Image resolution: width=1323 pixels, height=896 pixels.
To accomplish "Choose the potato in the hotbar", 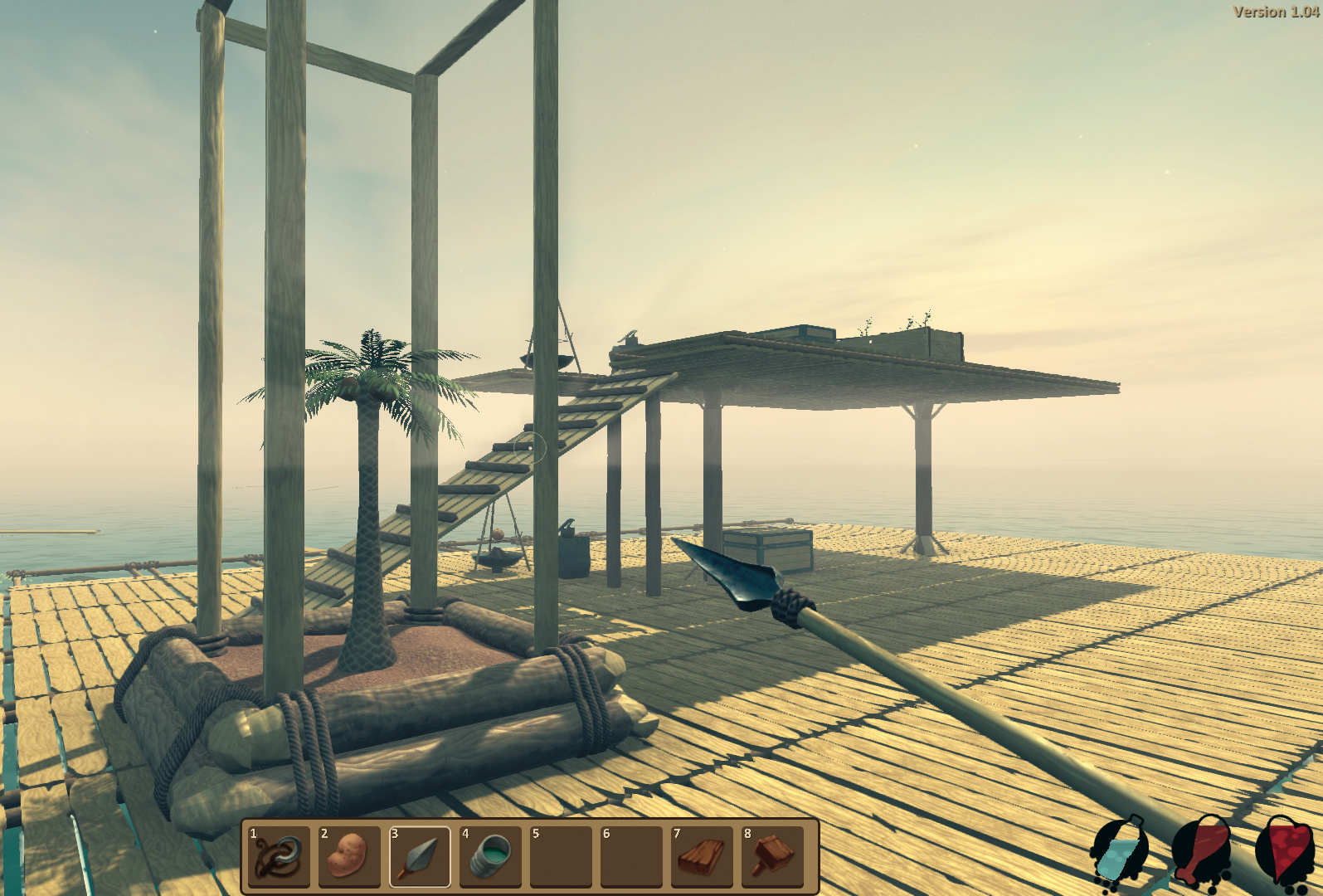I will point(349,856).
